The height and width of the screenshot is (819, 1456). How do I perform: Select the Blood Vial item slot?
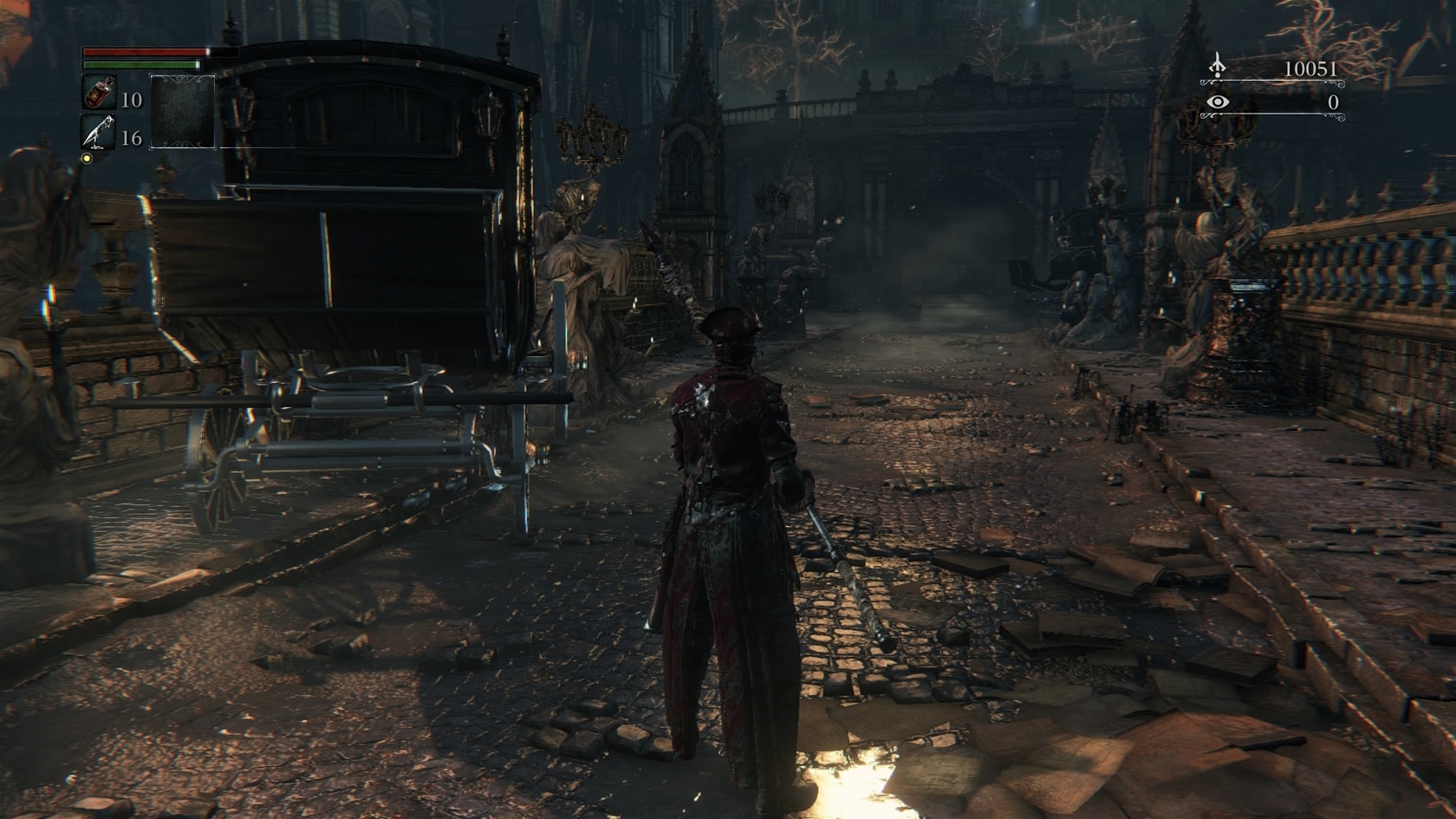click(x=98, y=93)
